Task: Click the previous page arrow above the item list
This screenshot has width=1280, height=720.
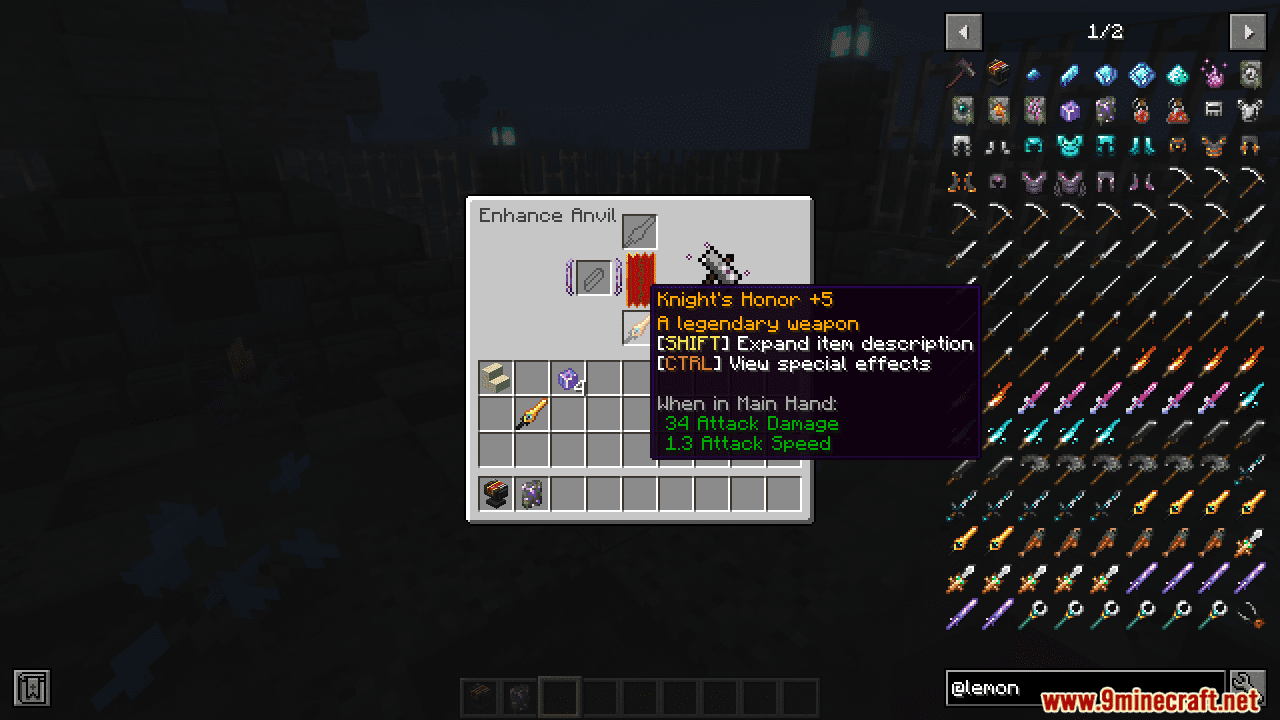Action: (x=963, y=32)
